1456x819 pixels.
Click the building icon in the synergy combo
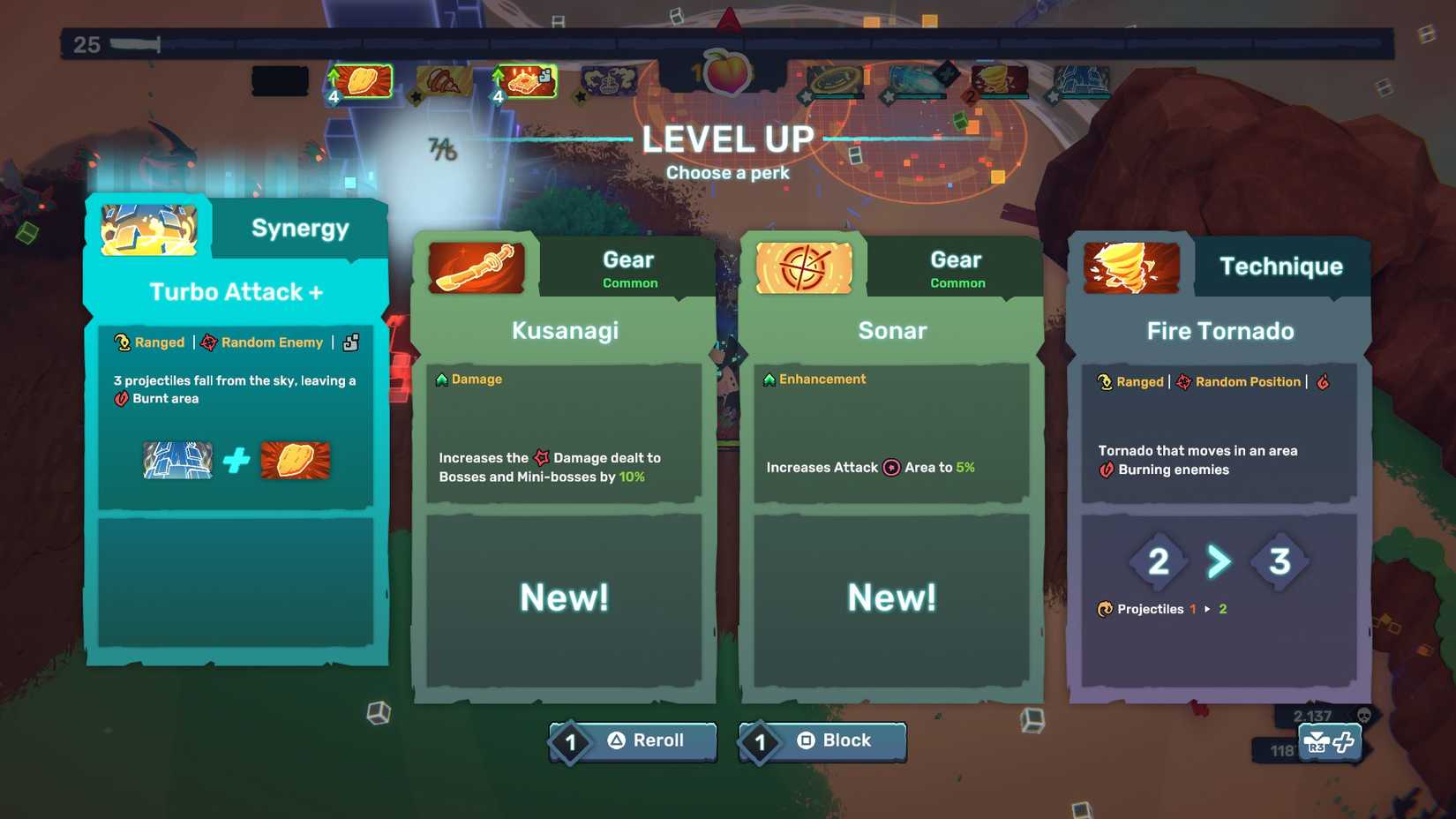[x=176, y=459]
